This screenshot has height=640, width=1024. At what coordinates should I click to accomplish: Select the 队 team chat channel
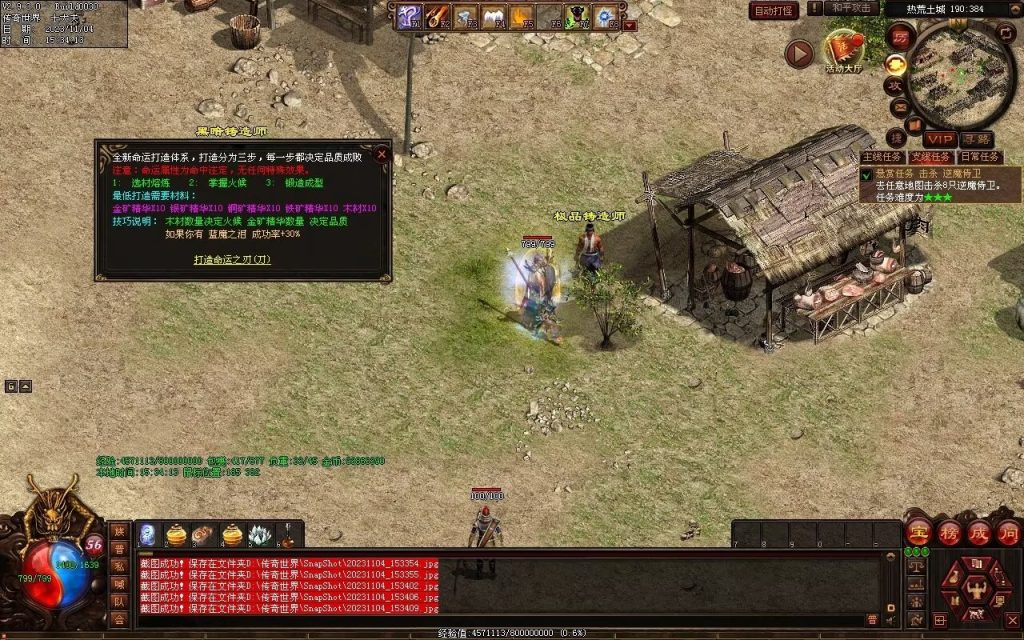119,602
